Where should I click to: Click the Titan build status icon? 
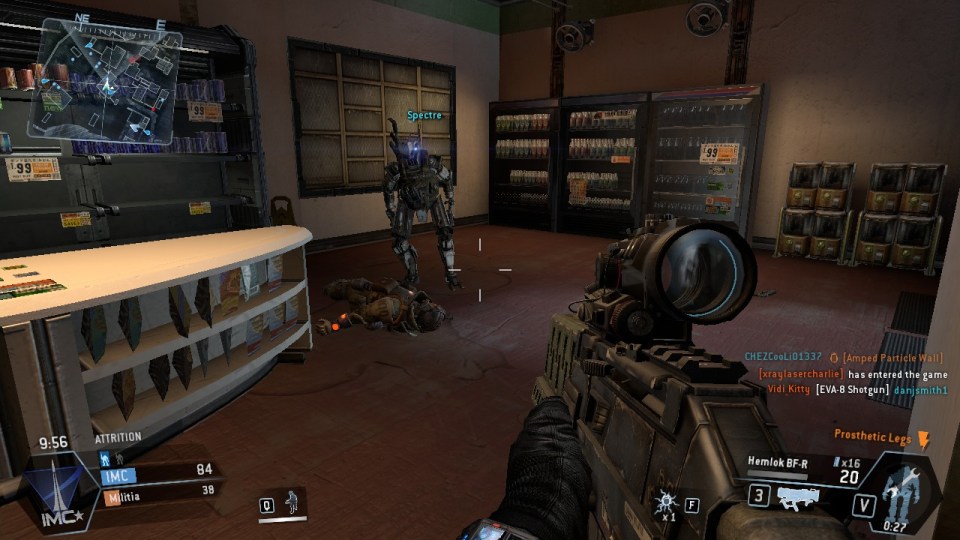(x=903, y=490)
